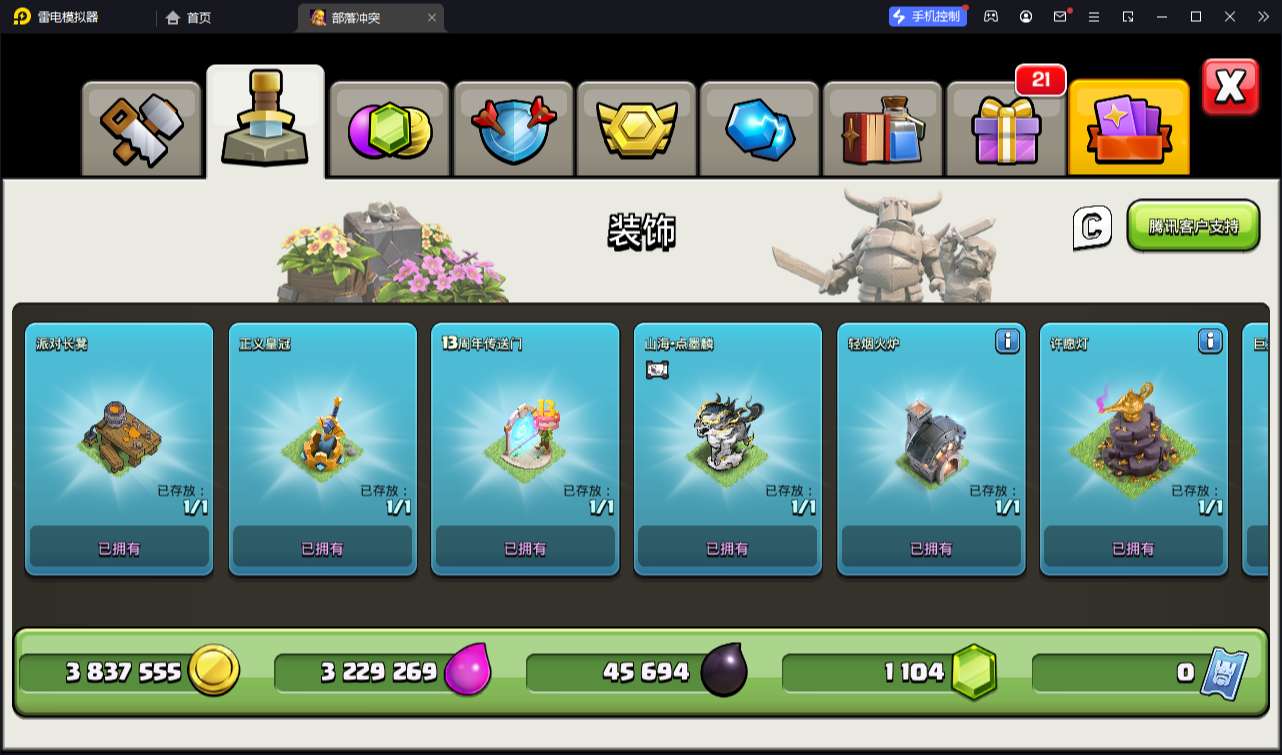The height and width of the screenshot is (755, 1282).
Task: Select the shield with arrows tab
Action: pos(513,130)
